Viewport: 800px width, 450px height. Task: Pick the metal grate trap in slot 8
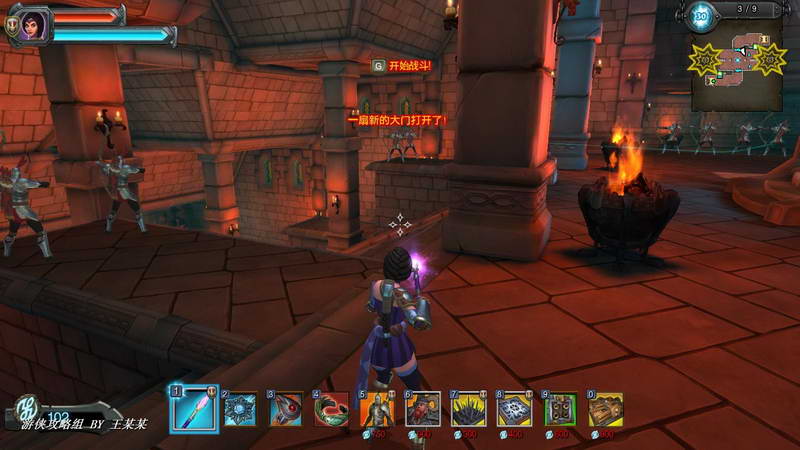[514, 409]
